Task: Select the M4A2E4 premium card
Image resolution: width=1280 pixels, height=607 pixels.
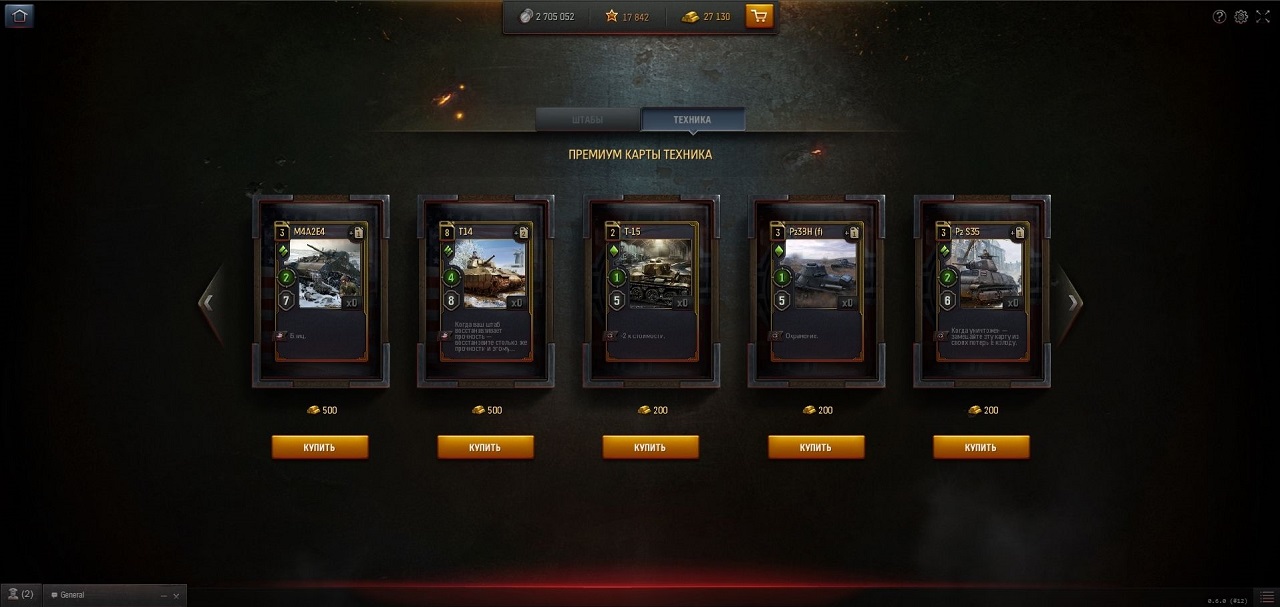Action: pyautogui.click(x=320, y=290)
